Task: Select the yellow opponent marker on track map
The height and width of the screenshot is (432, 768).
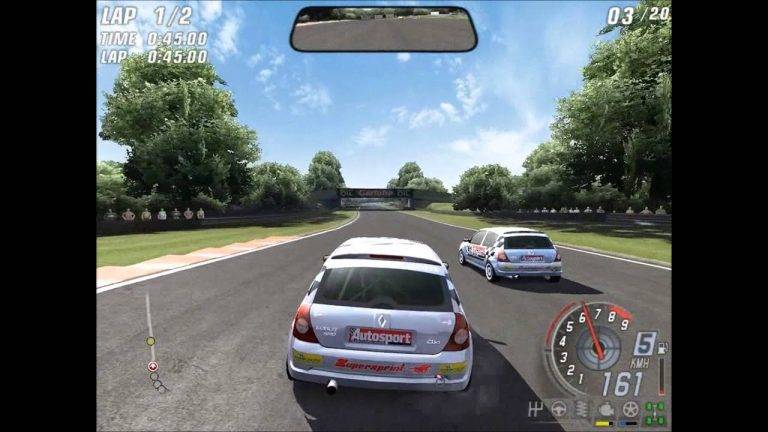Action: pyautogui.click(x=150, y=341)
